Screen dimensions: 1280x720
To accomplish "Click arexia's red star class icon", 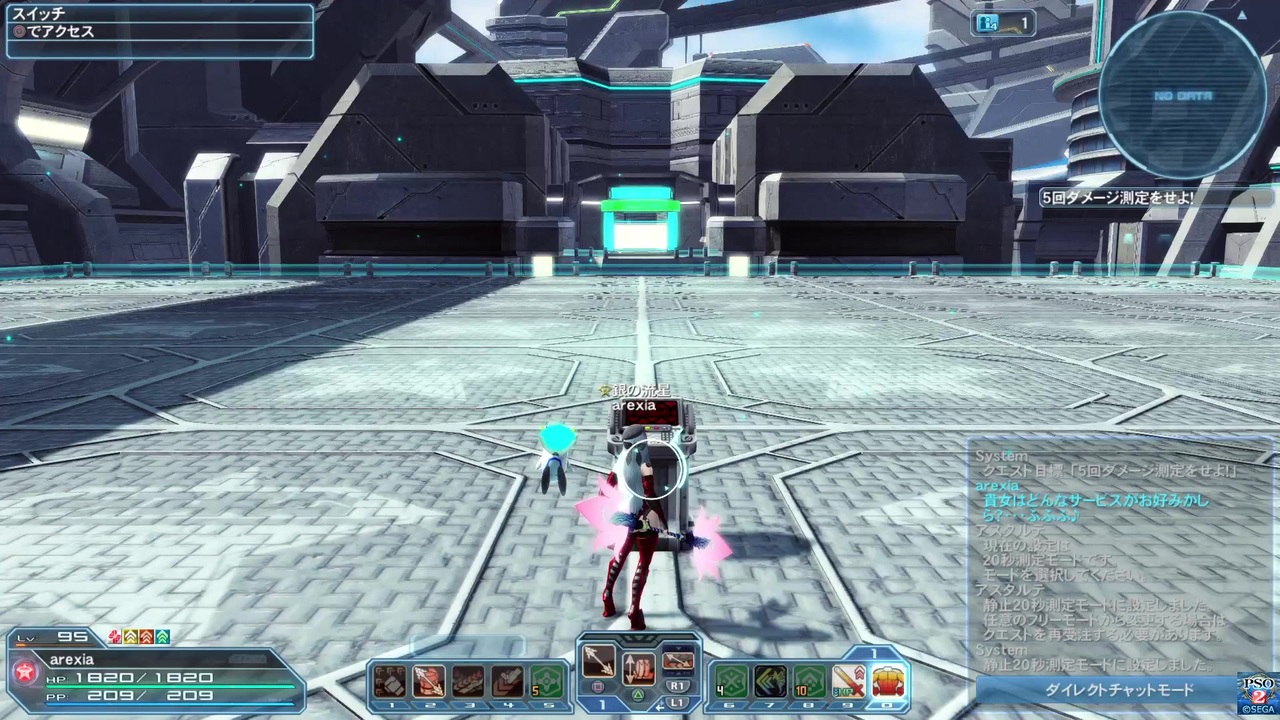I will pos(27,672).
